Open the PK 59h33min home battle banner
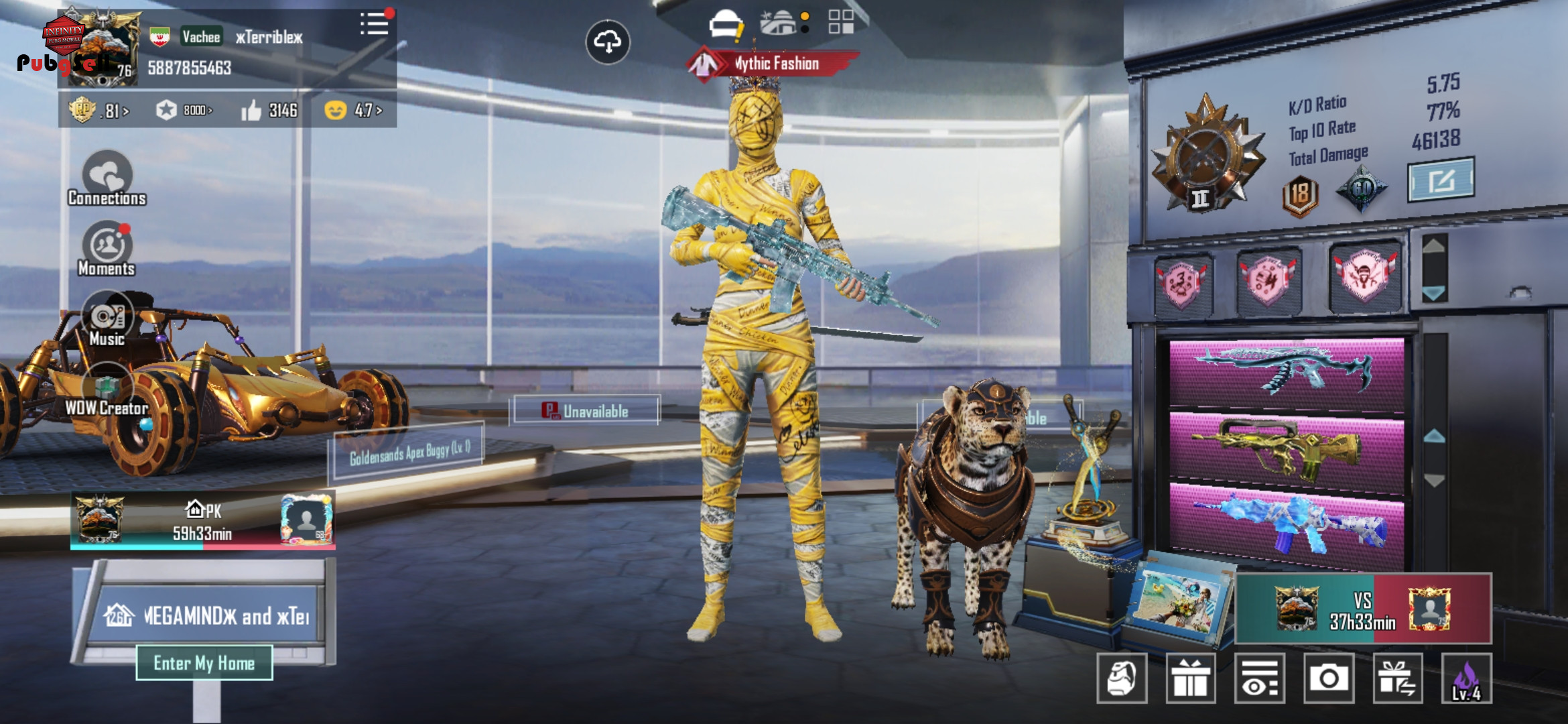 coord(202,522)
